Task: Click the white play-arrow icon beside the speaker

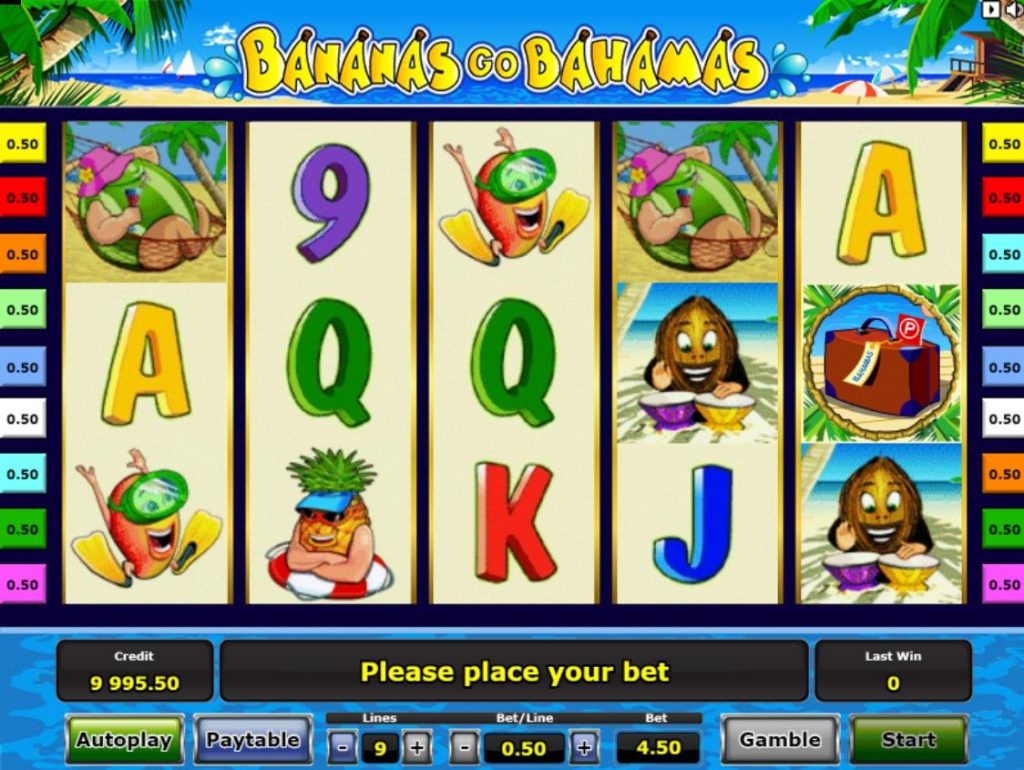Action: (991, 9)
